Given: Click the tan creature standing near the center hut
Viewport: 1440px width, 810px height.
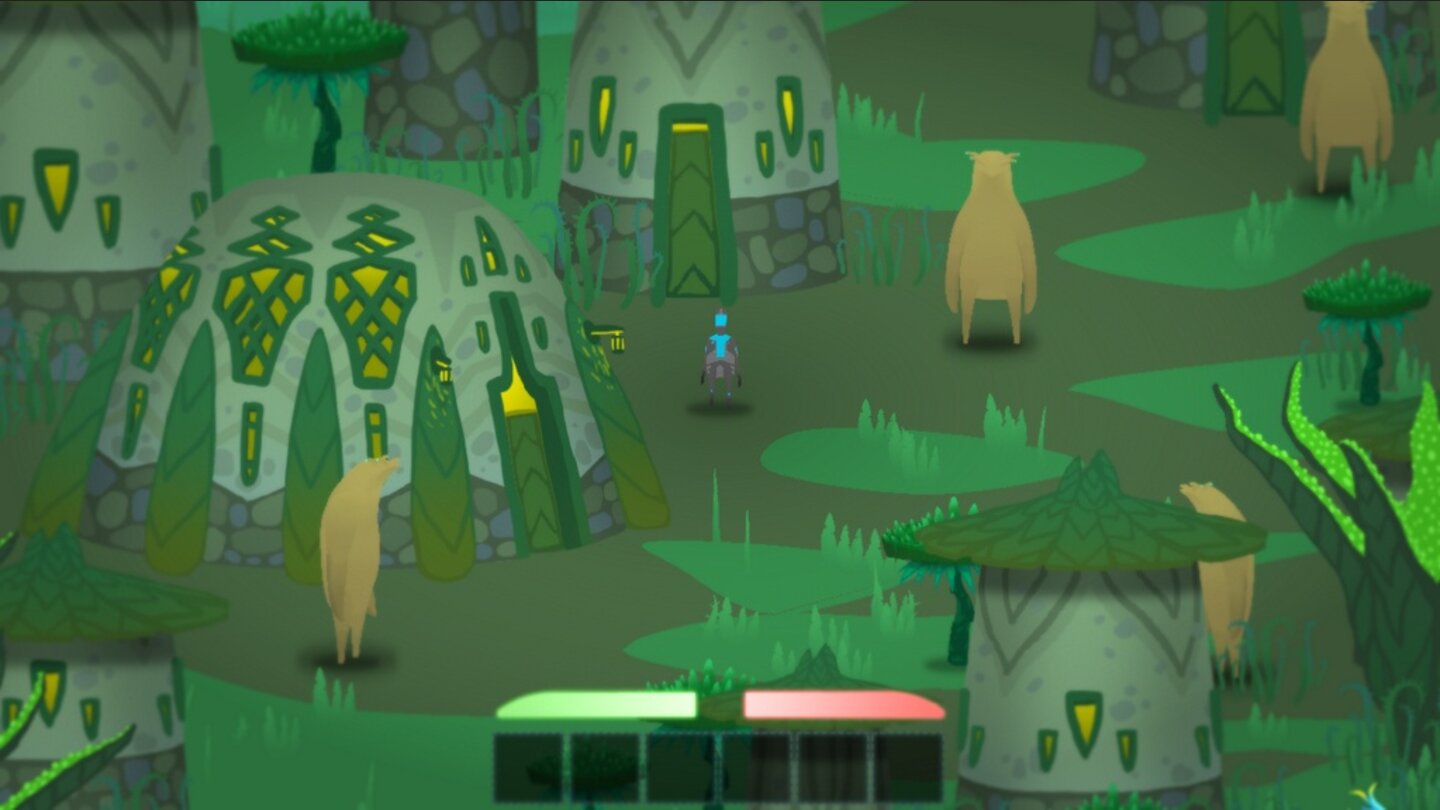Looking at the screenshot, I should [990, 240].
